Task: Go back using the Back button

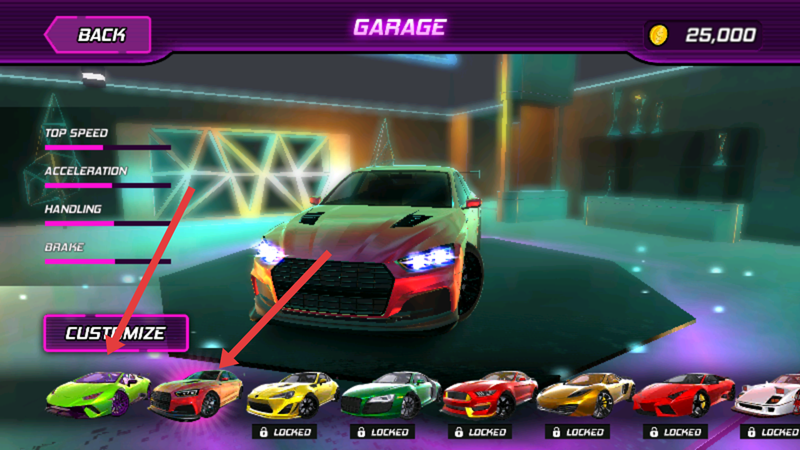Action: click(98, 35)
